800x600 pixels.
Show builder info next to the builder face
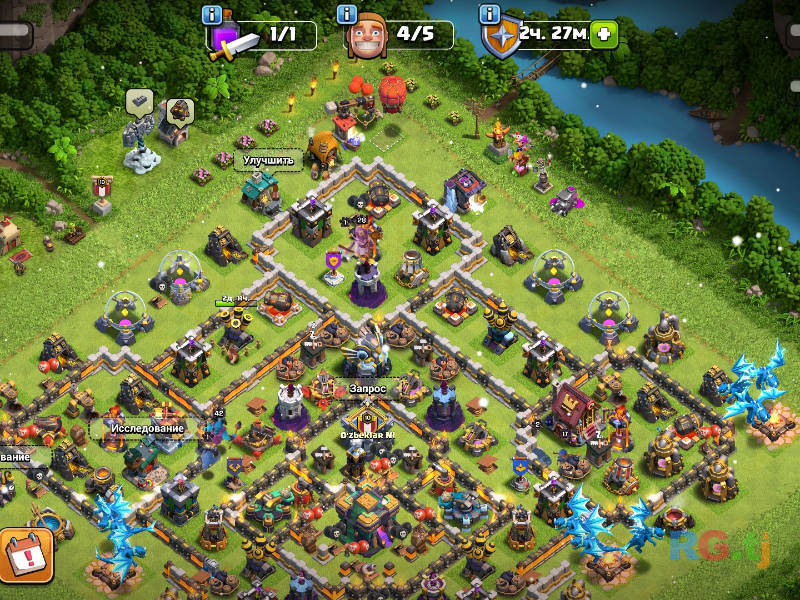(347, 15)
